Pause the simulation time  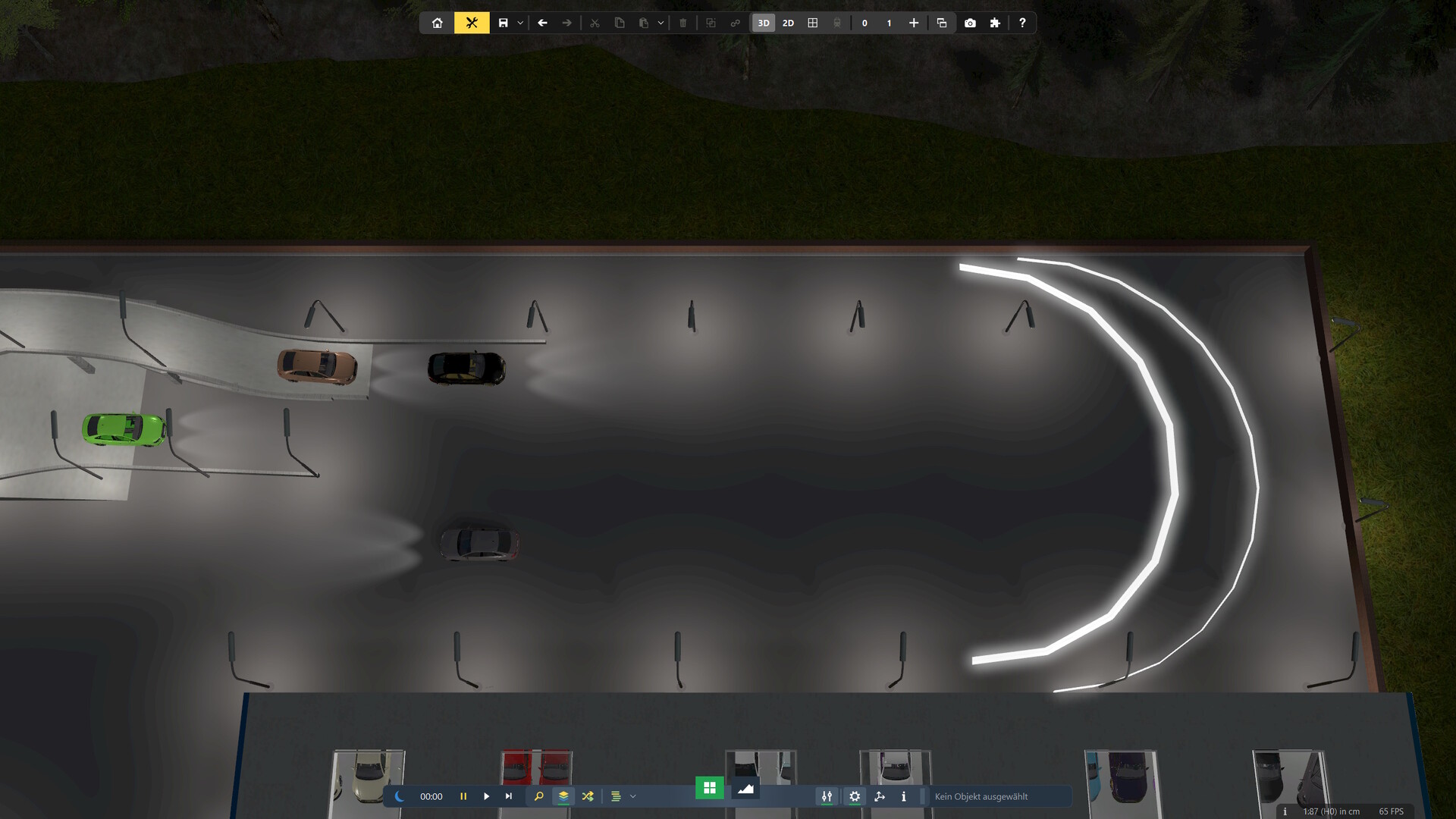463,796
